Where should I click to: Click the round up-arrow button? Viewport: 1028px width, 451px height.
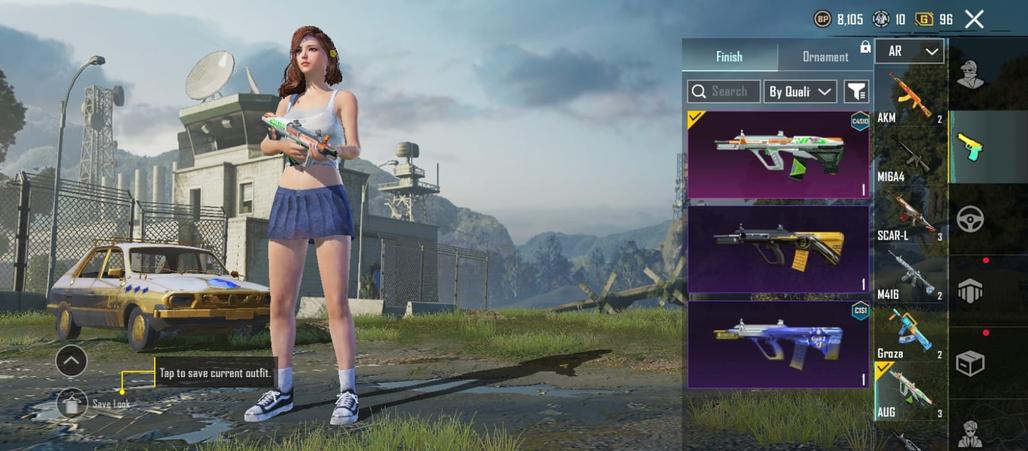pyautogui.click(x=72, y=360)
